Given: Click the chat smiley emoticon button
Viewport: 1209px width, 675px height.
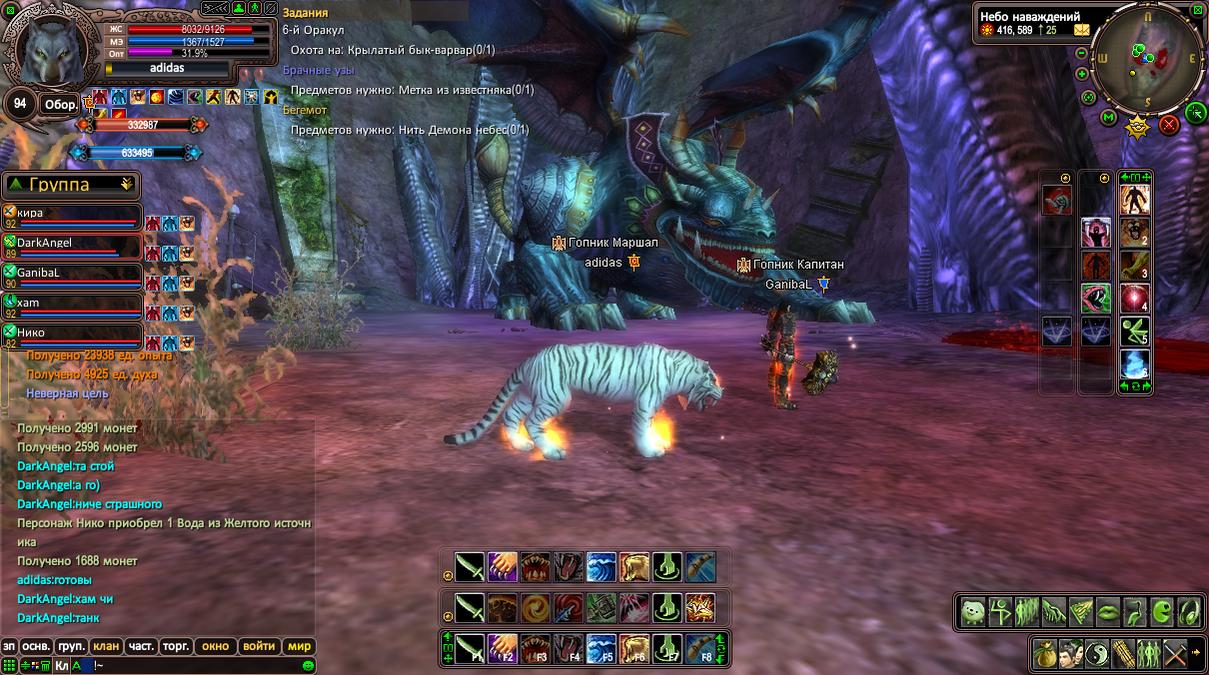Looking at the screenshot, I should (x=308, y=665).
